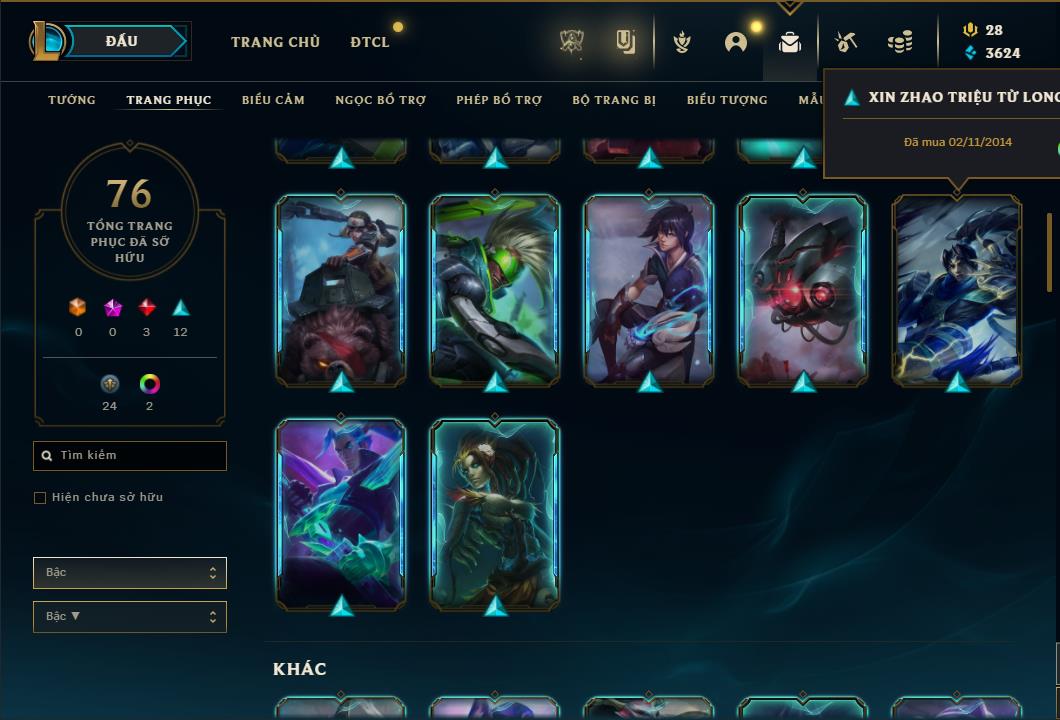Select the BIỂU CẢM tab

[x=273, y=100]
